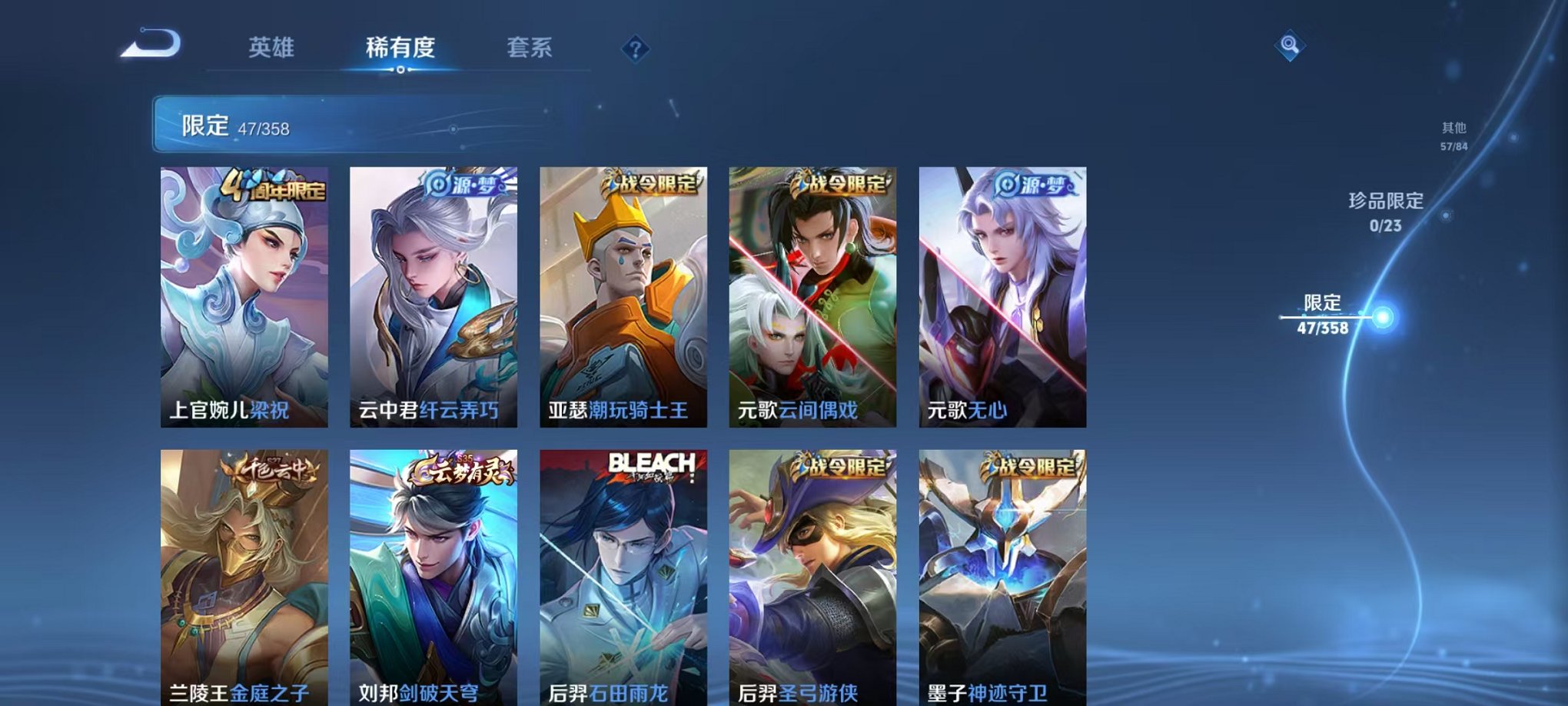This screenshot has width=1568, height=706.
Task: Select the 稀有度 tab
Action: (x=399, y=46)
